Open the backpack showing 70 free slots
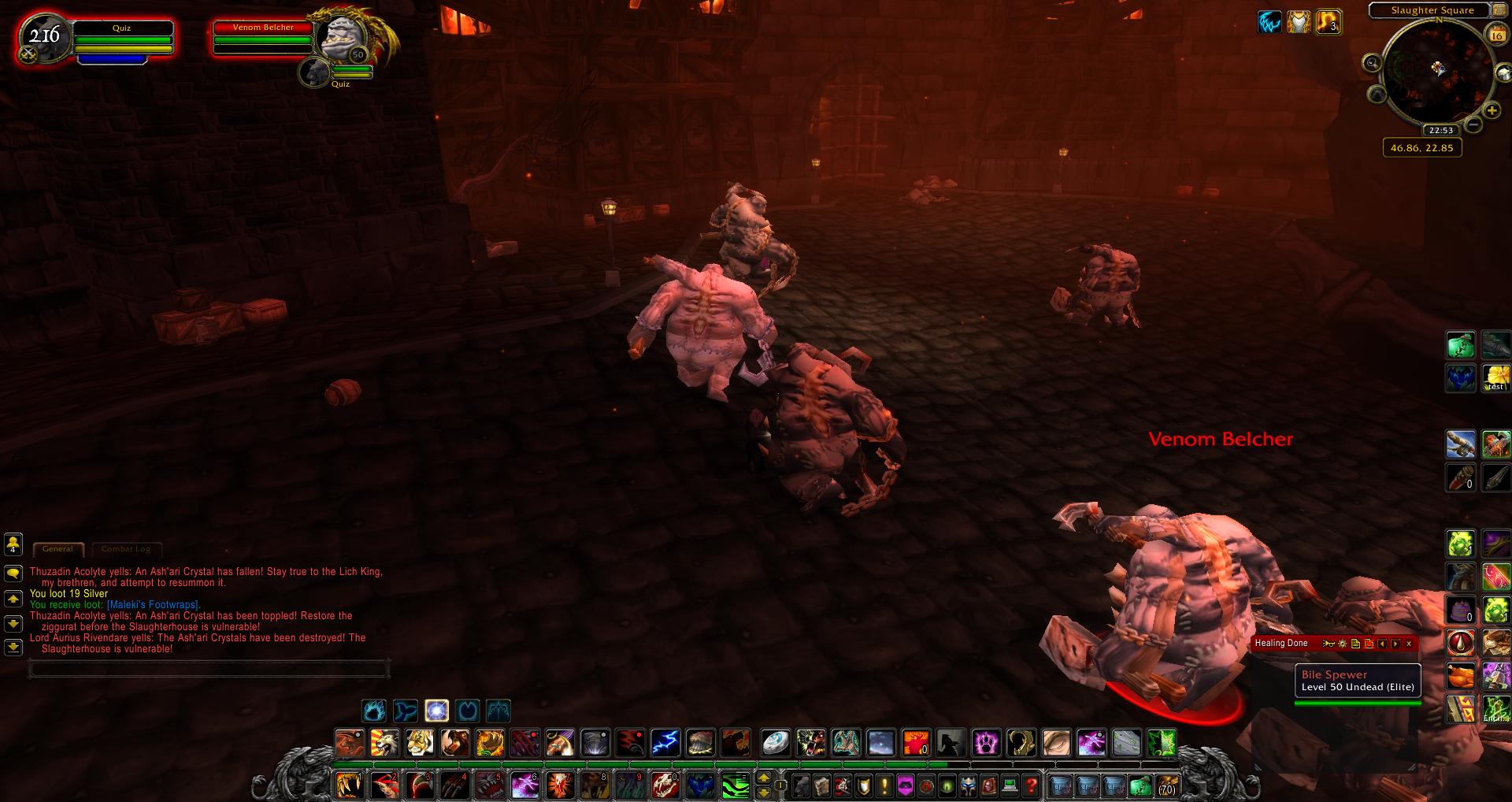Viewport: 1512px width, 802px height. (1166, 785)
